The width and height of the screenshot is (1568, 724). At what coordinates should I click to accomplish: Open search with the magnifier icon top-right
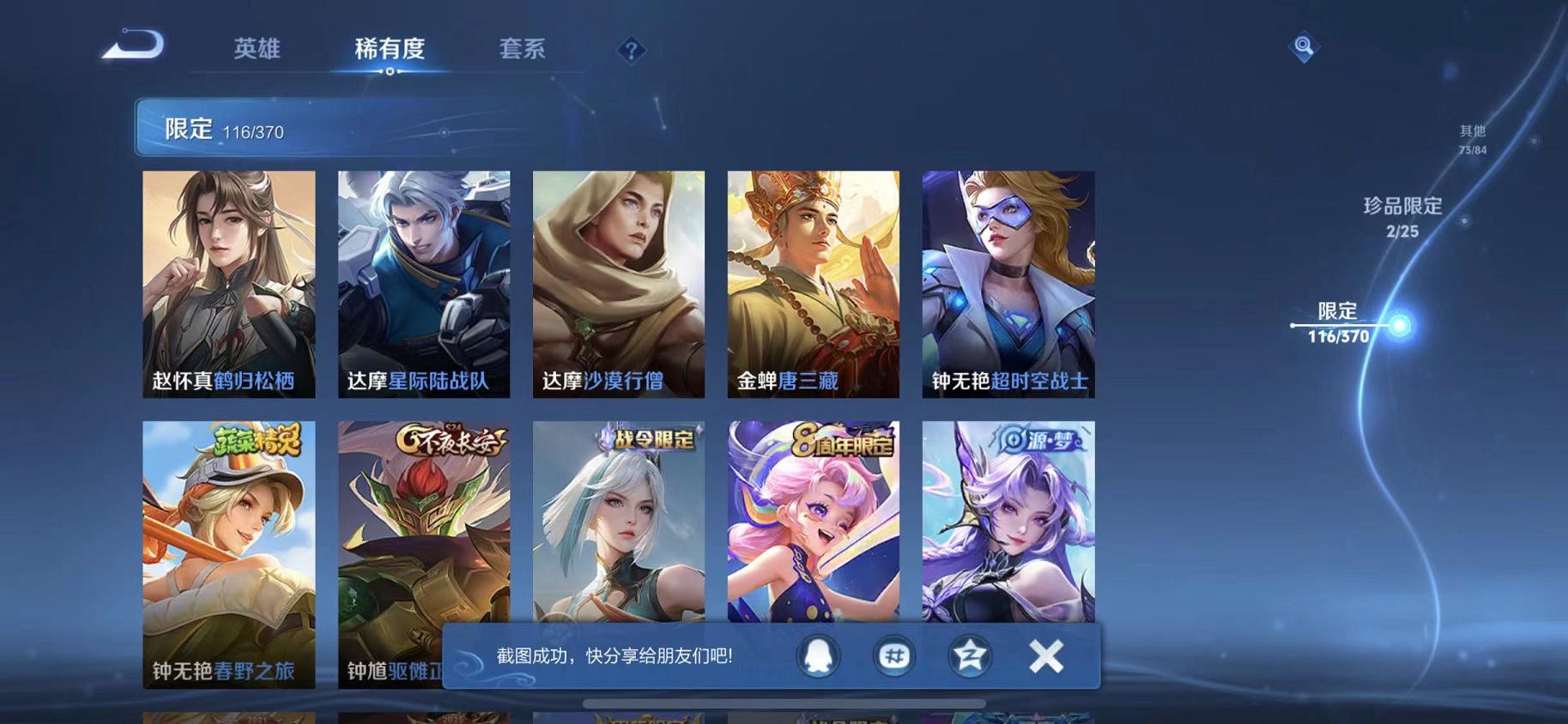pos(1304,47)
